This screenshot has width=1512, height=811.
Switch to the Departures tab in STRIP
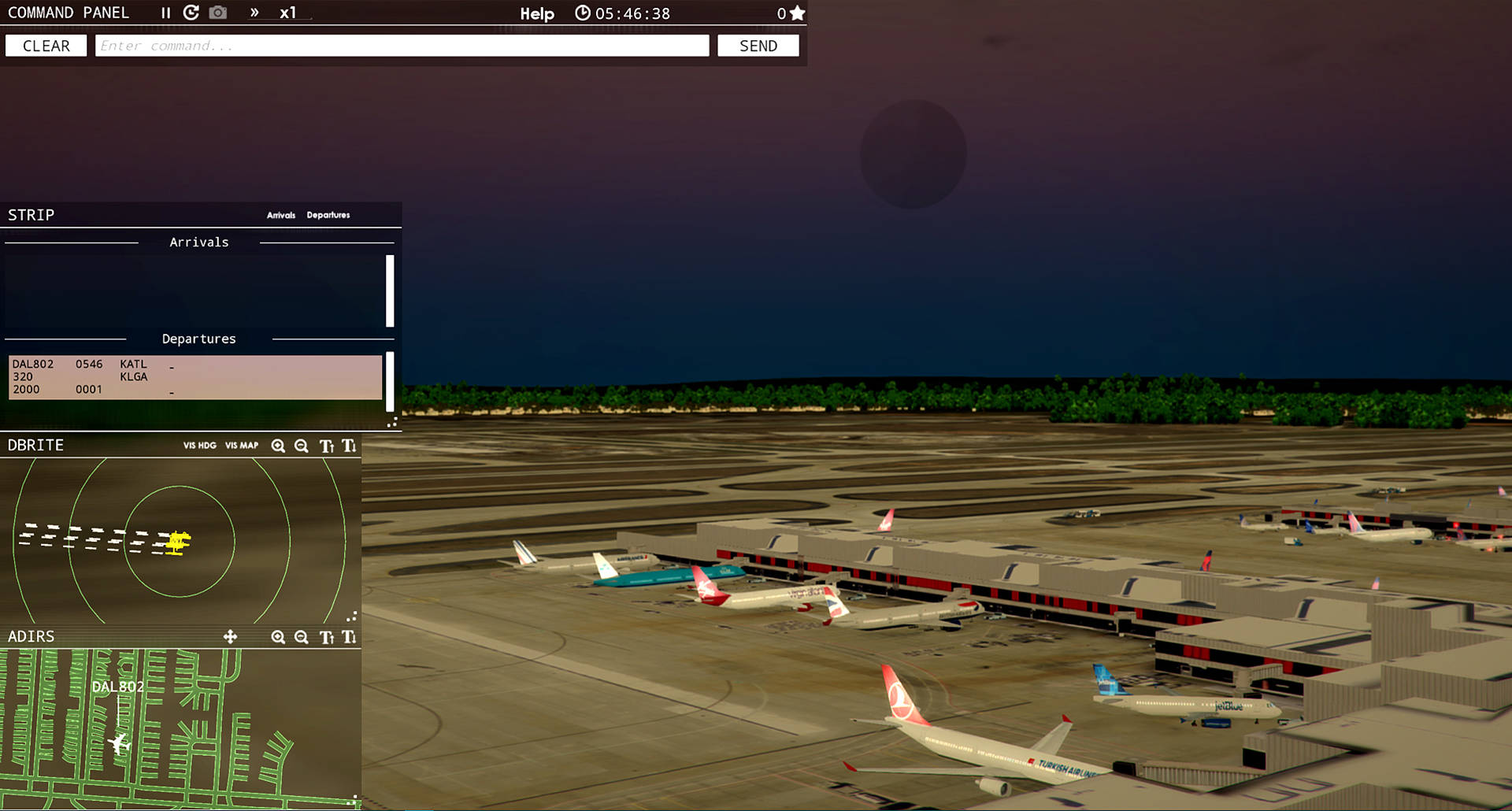(x=328, y=215)
